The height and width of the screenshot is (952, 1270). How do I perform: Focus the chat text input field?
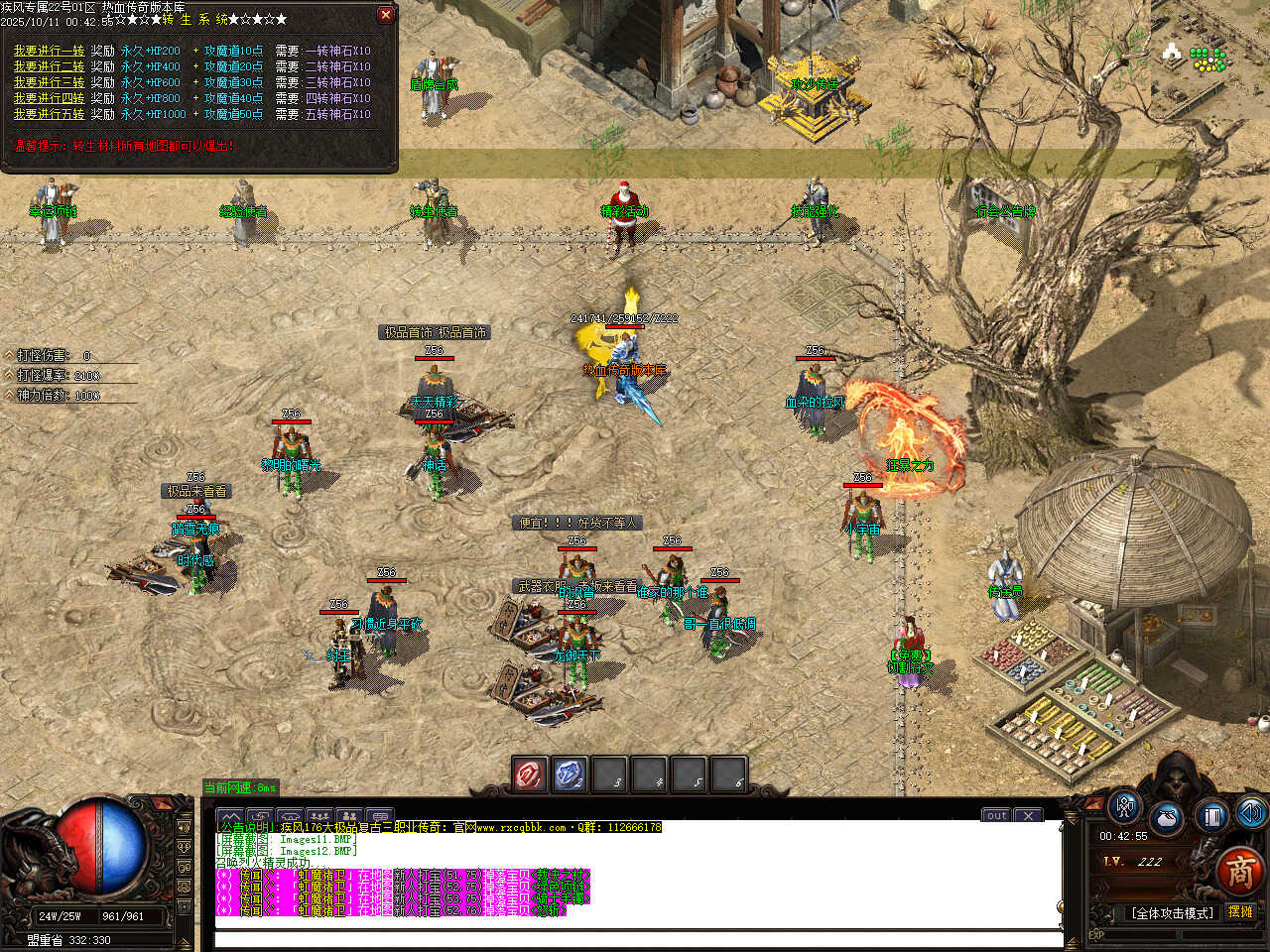[635, 939]
